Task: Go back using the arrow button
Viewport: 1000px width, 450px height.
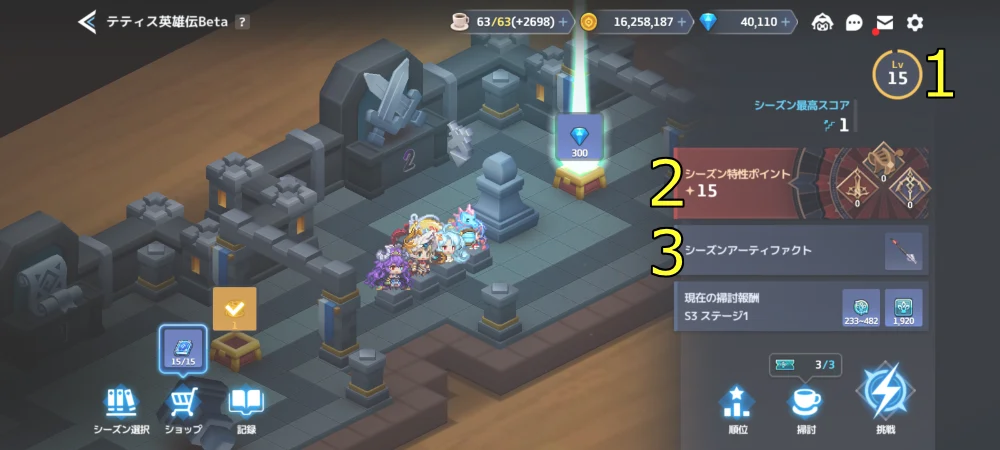Action: 88,22
